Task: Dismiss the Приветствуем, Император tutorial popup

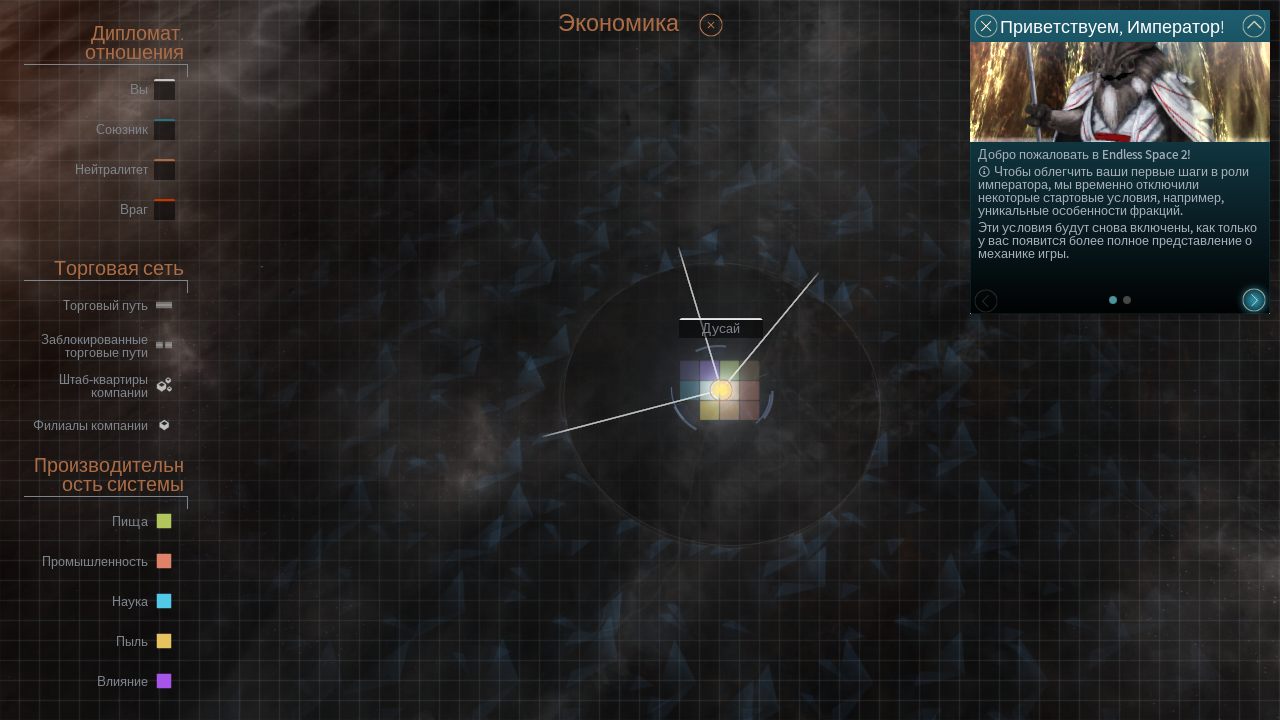Action: (x=986, y=26)
